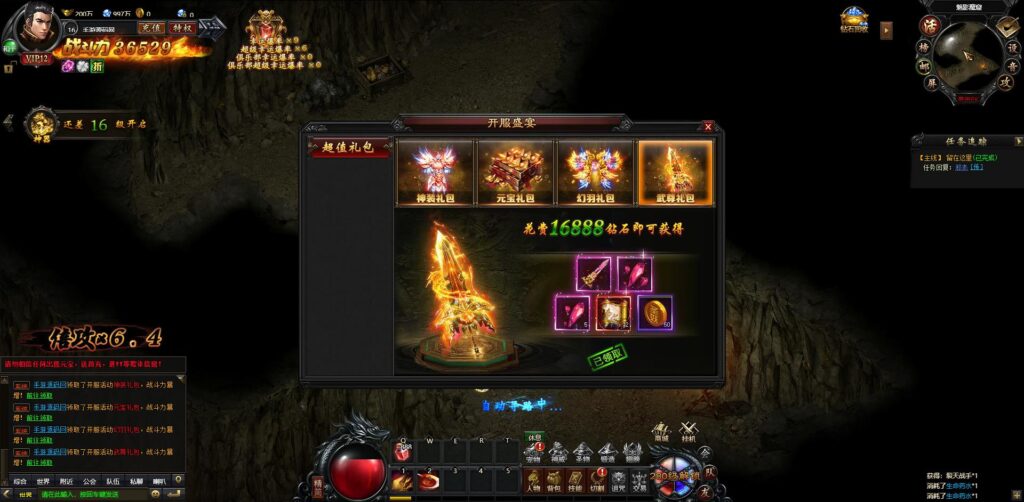This screenshot has height=502, width=1024.
Task: Select the 元宝礼包 gift pack
Action: coord(514,172)
